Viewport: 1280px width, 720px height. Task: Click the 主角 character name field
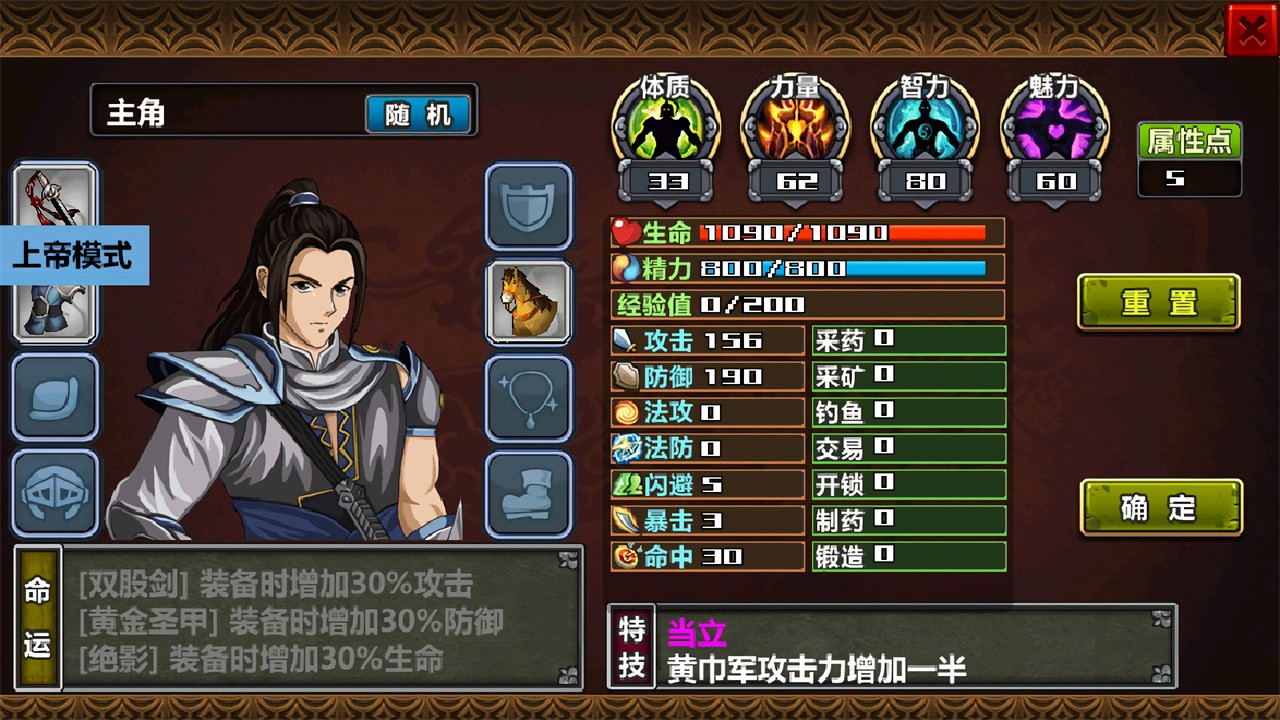point(225,113)
